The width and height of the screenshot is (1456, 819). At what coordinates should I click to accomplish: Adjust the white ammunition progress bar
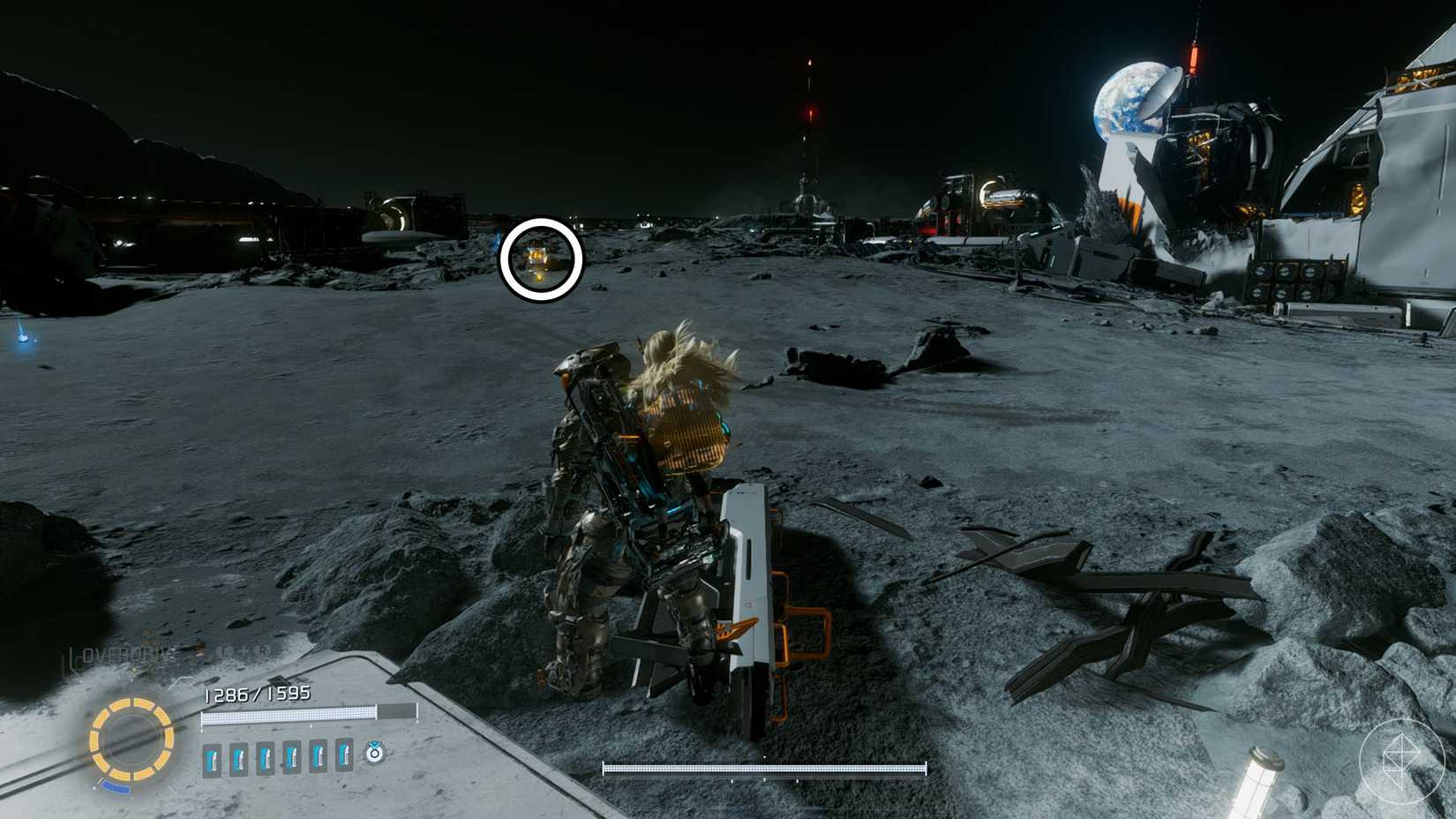[289, 718]
